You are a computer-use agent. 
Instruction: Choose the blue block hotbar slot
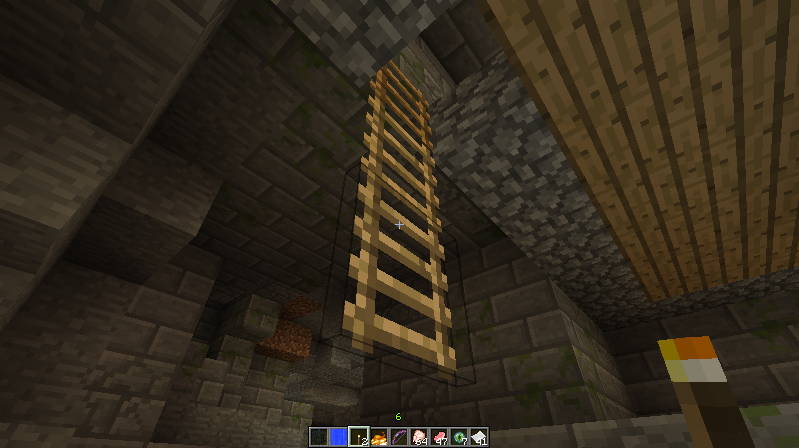click(x=339, y=437)
